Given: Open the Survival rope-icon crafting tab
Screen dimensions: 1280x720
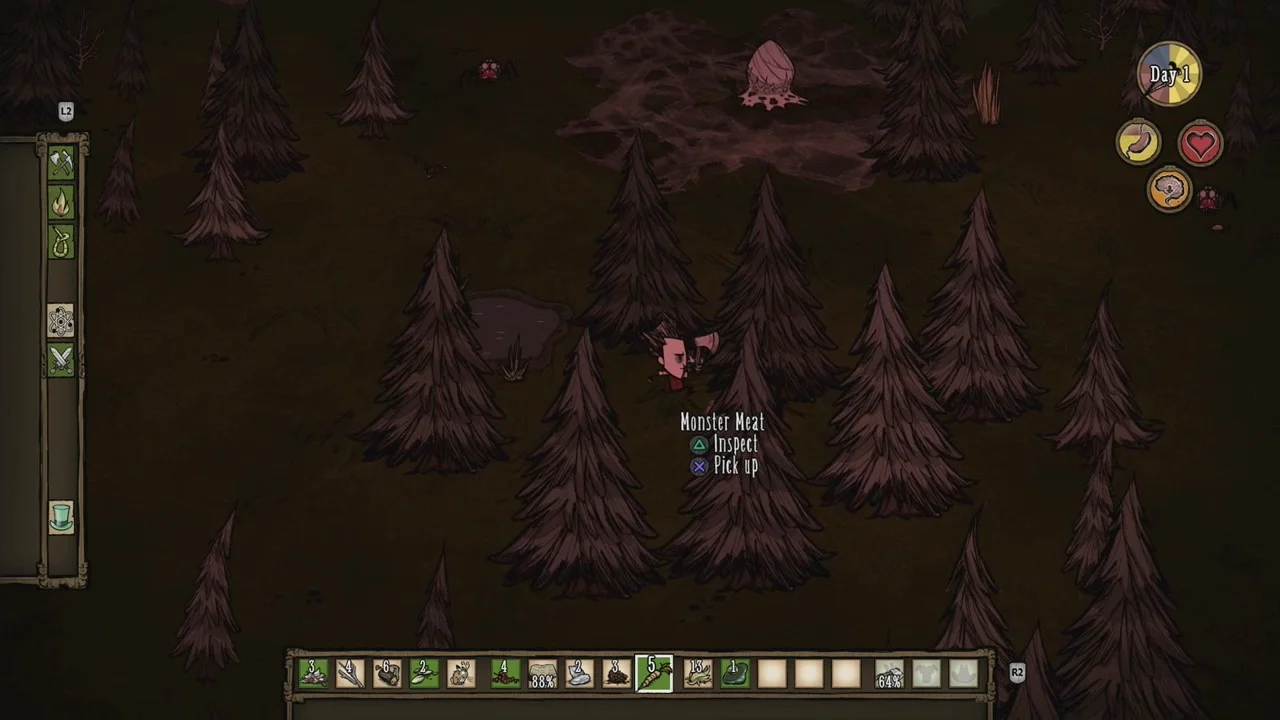Looking at the screenshot, I should click(61, 241).
